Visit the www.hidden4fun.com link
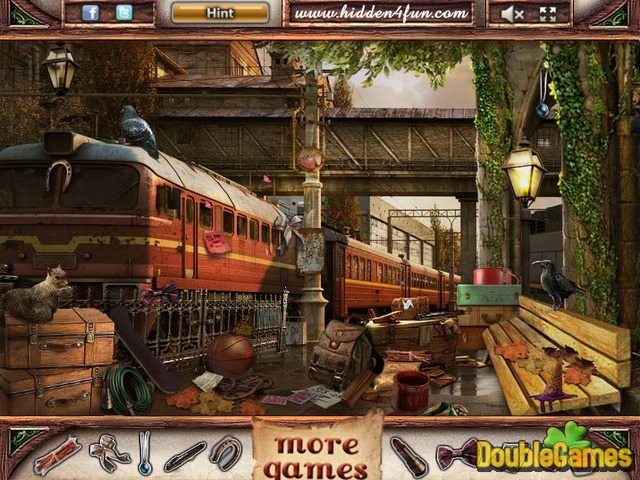The image size is (640, 480). click(382, 13)
